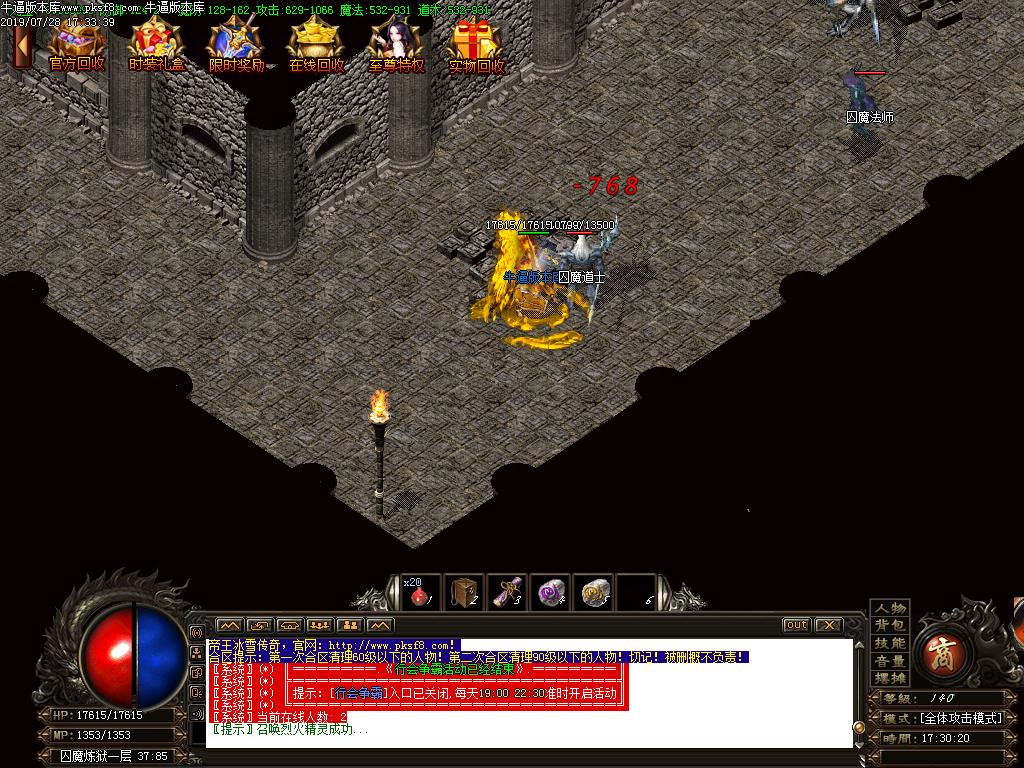This screenshot has height=768, width=1024.
Task: Collapse the top icon bar with left arrow
Action: coord(21,43)
